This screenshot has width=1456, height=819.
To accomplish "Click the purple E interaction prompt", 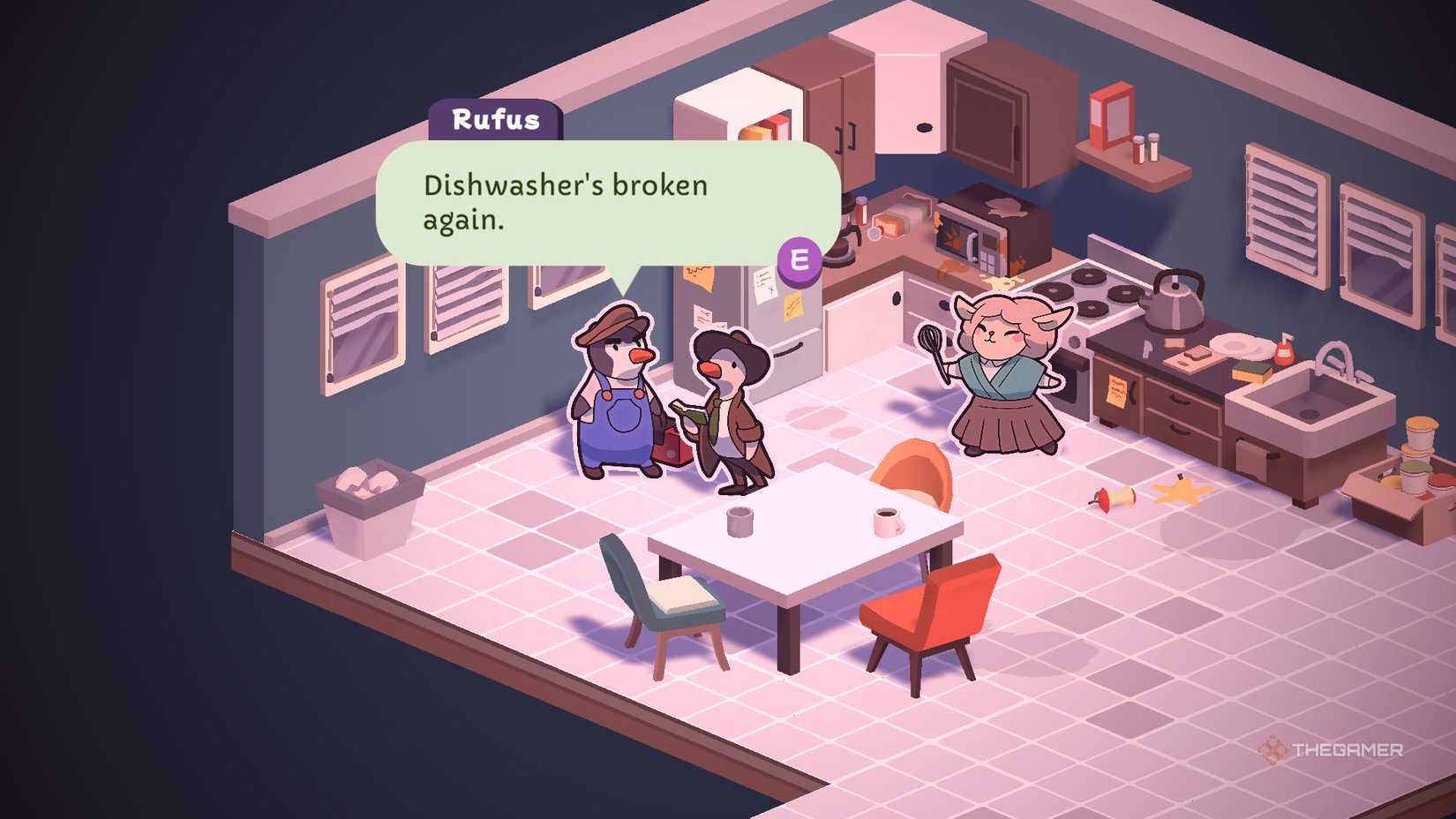I will point(799,259).
